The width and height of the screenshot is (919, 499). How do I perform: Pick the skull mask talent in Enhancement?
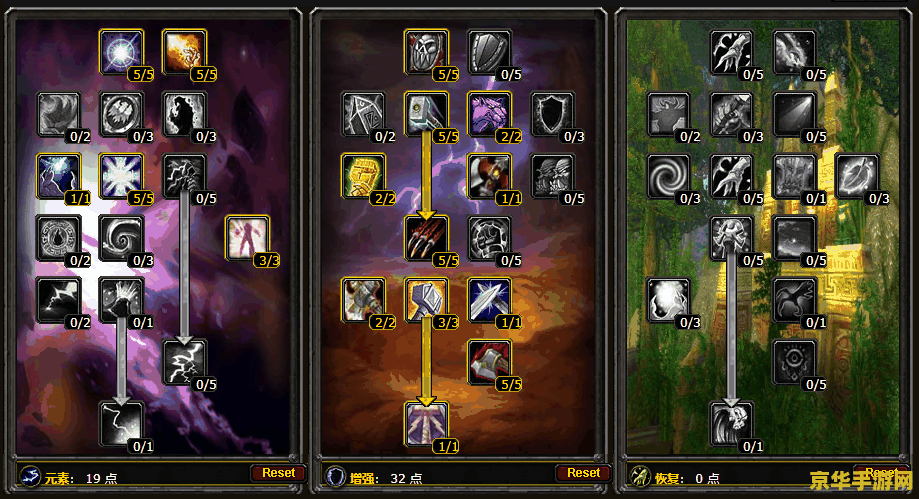click(426, 51)
